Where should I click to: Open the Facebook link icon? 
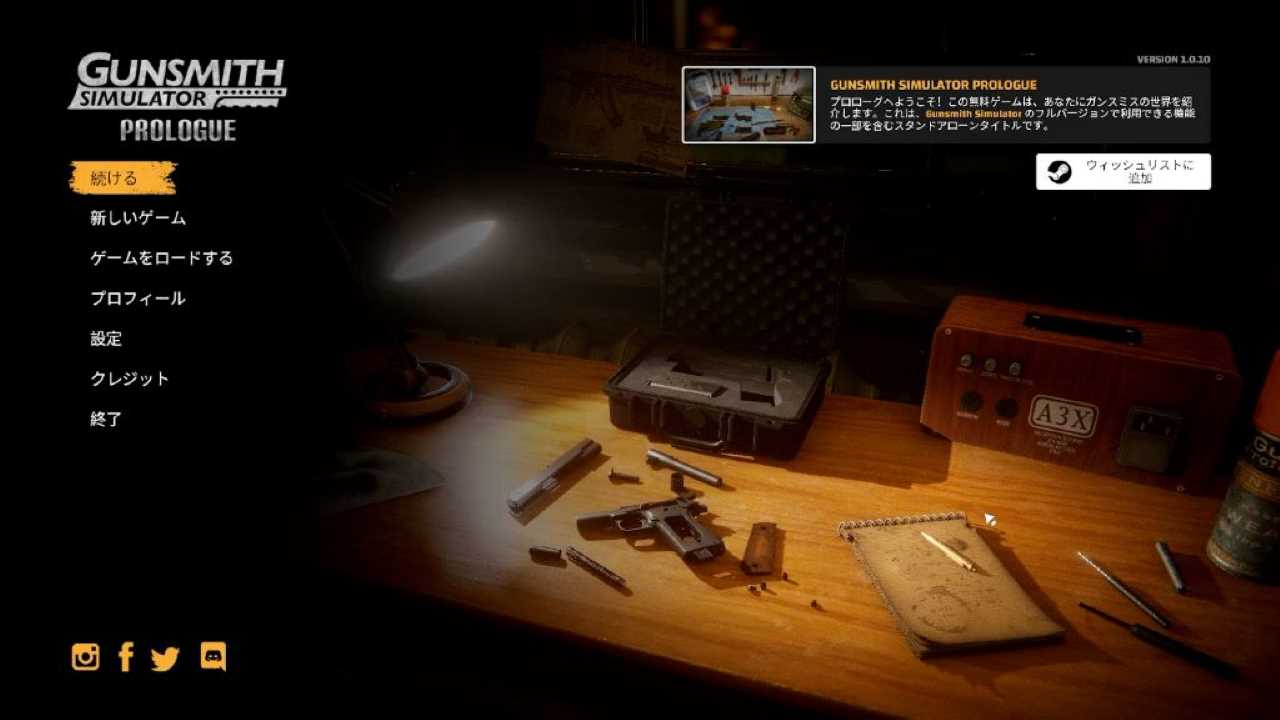pyautogui.click(x=126, y=657)
